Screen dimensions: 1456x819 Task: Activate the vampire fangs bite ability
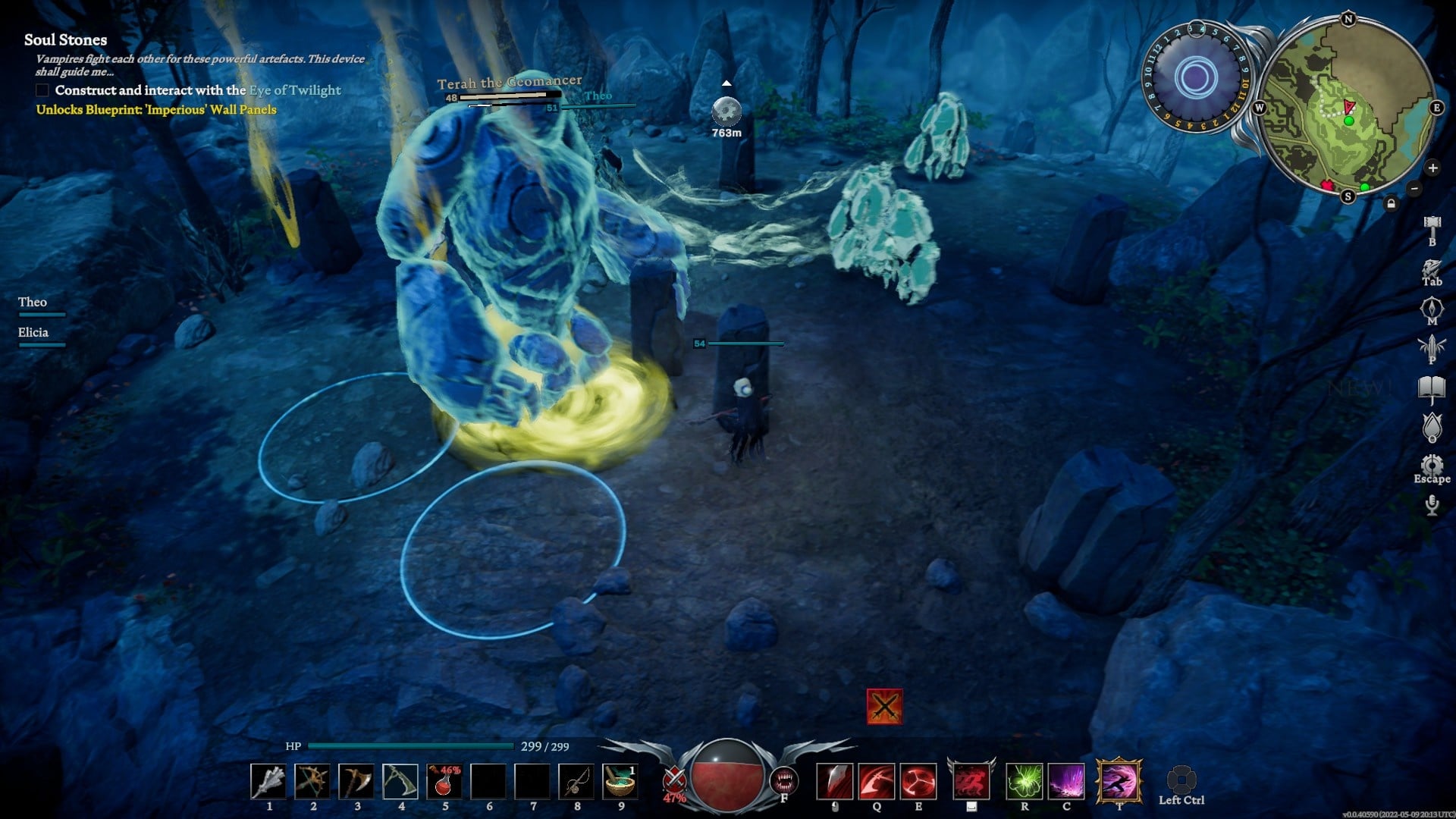(784, 780)
